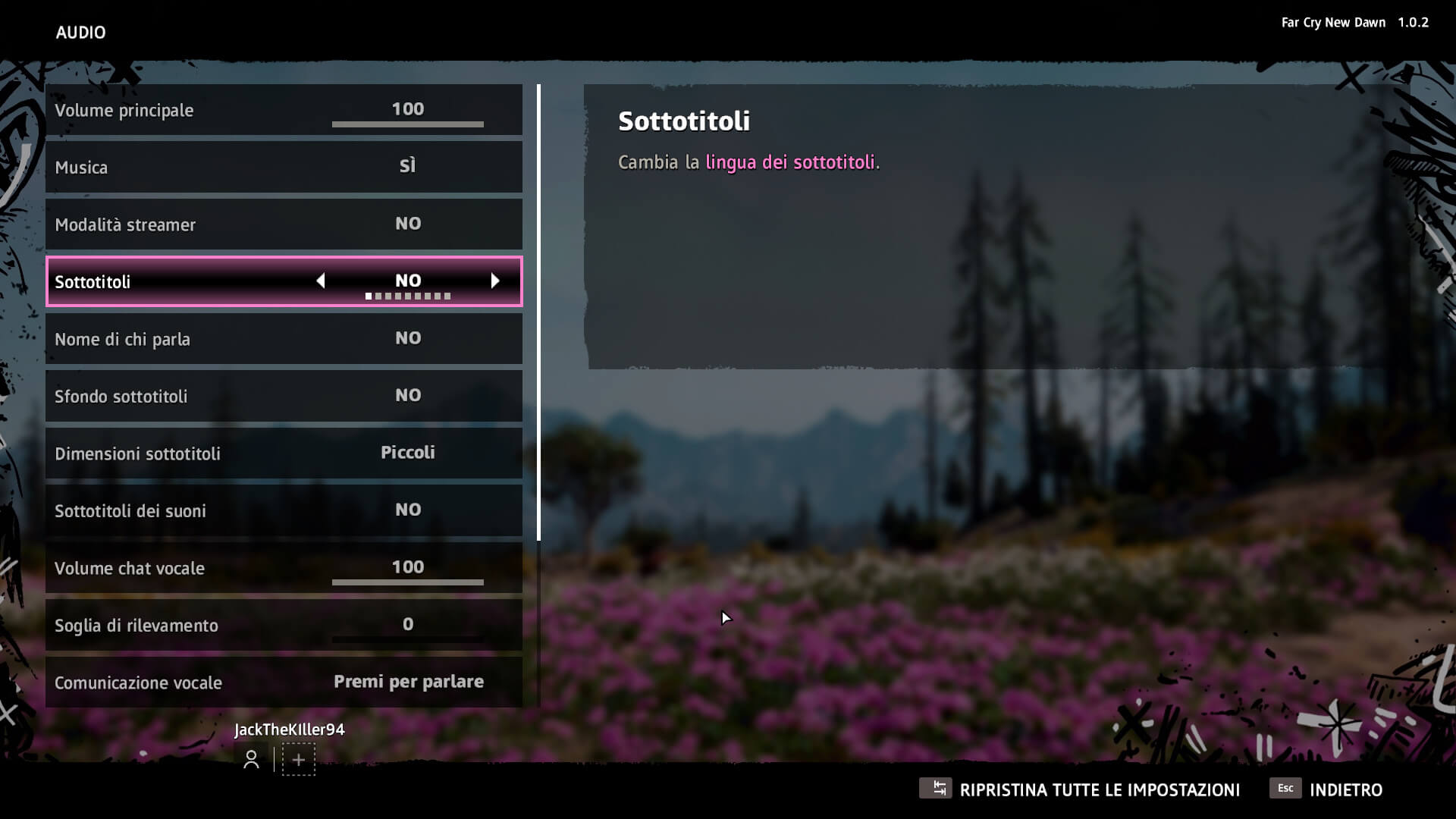Click RIPRISTINA TUTTE LE IMPOSTAZIONI to reset settings
The width and height of the screenshot is (1456, 819).
1100,789
